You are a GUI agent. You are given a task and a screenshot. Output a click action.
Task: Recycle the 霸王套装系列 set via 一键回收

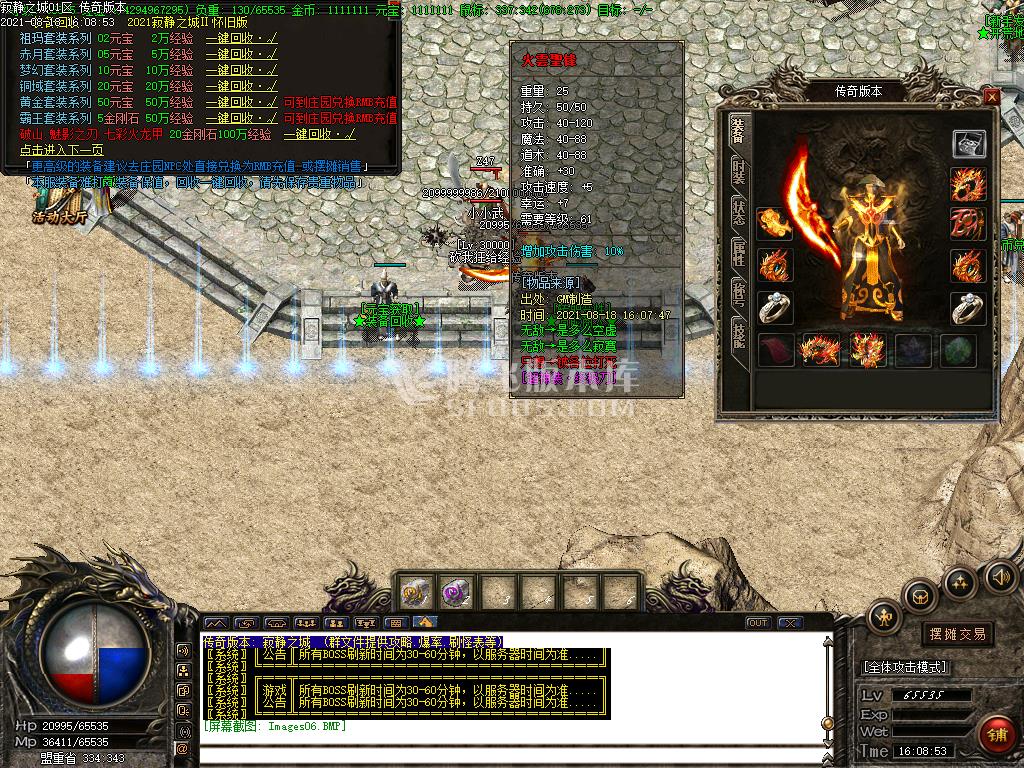(241, 118)
